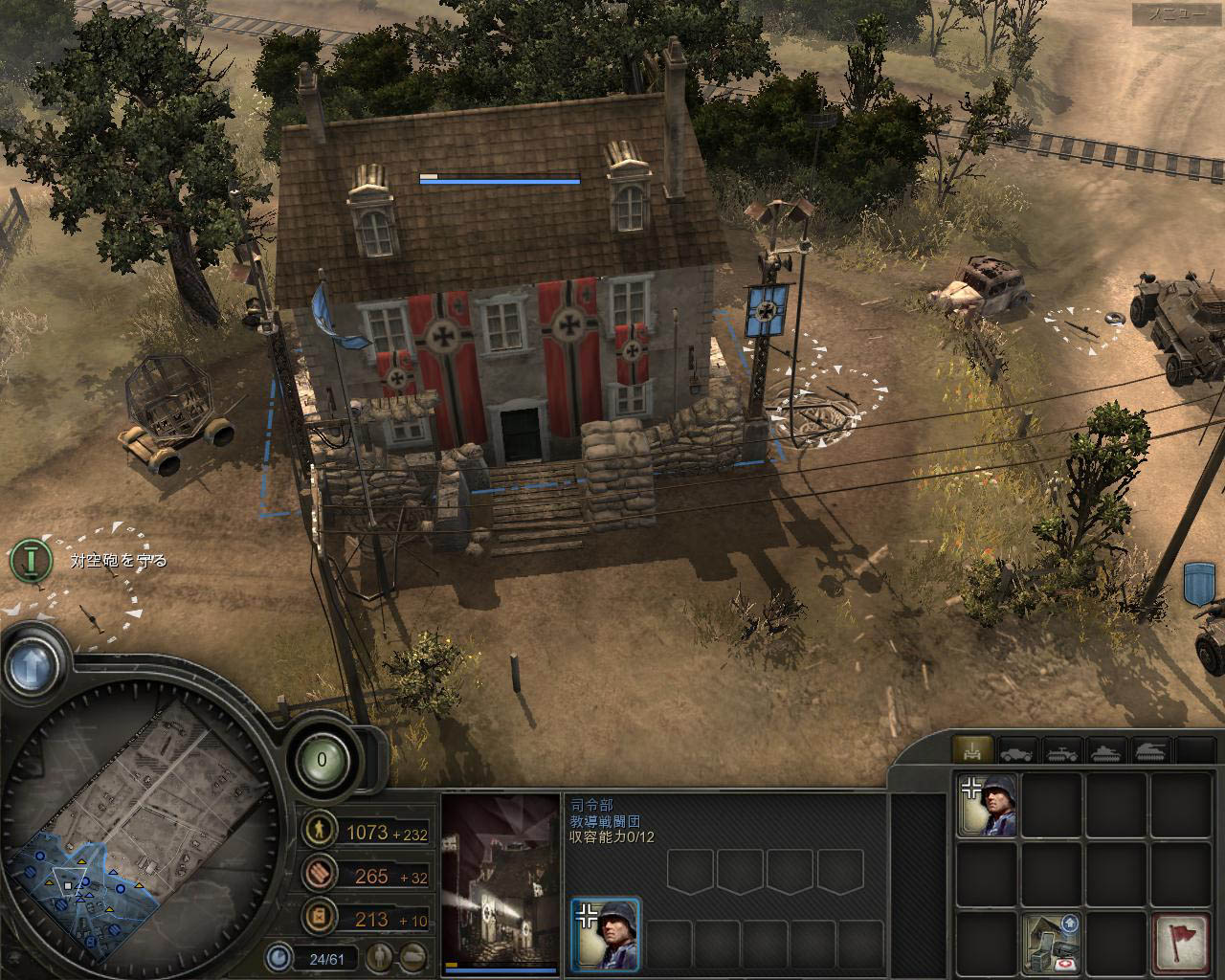Set rally point with red flag button
The width and height of the screenshot is (1225, 980).
(x=1179, y=943)
